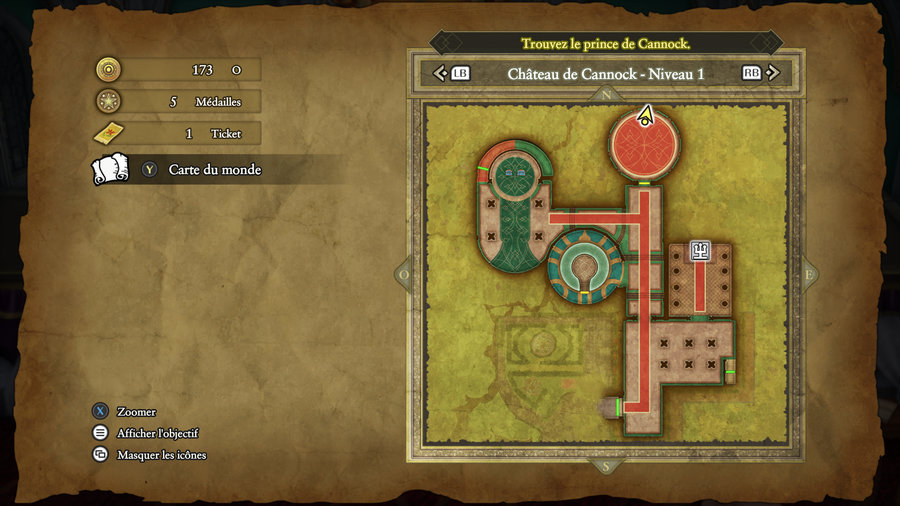Click the yellow player arrow marker on map
The image size is (900, 506).
pyautogui.click(x=646, y=116)
